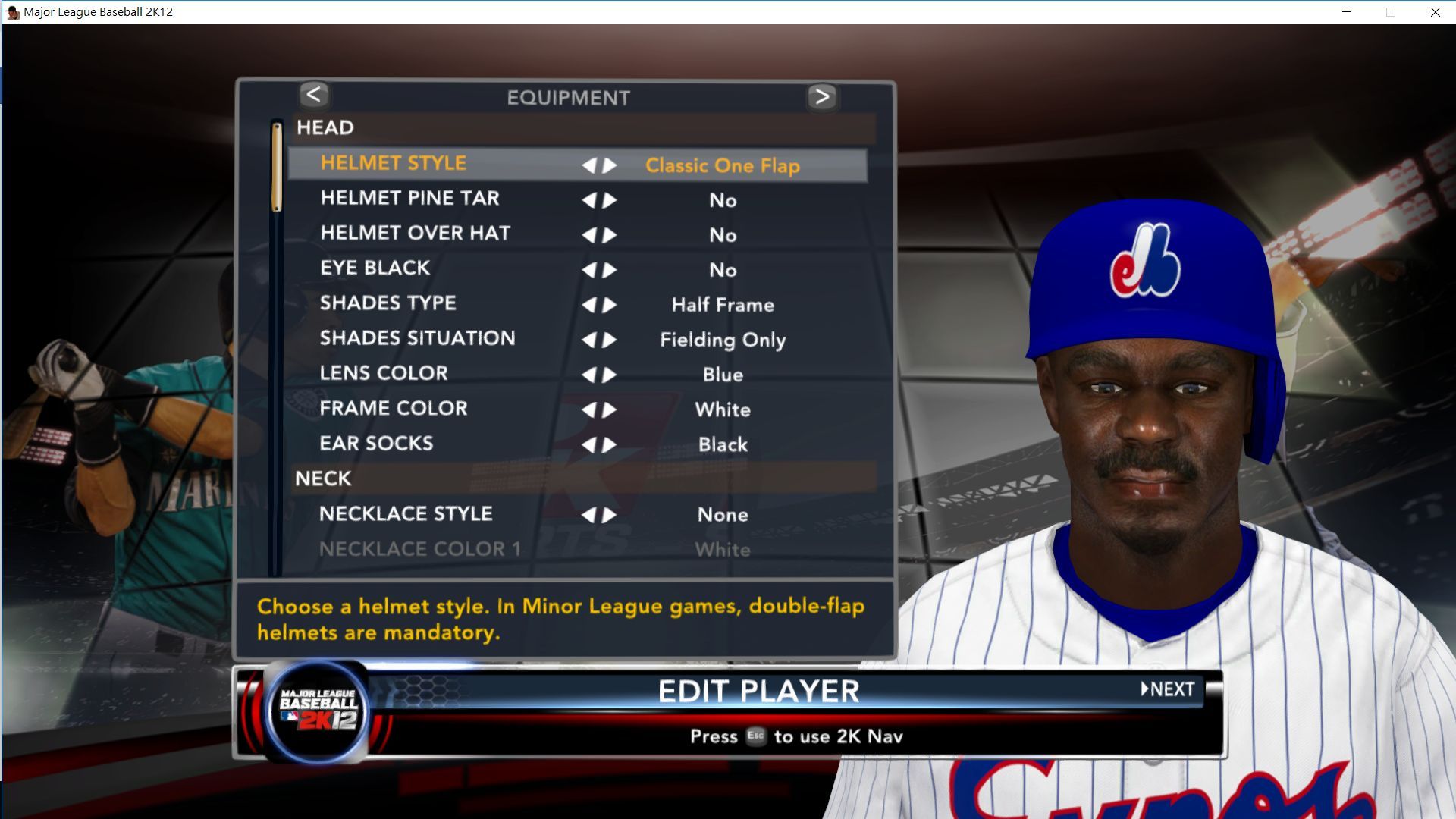This screenshot has height=819, width=1456.
Task: Cycle Helmet Style to the next option
Action: (610, 165)
